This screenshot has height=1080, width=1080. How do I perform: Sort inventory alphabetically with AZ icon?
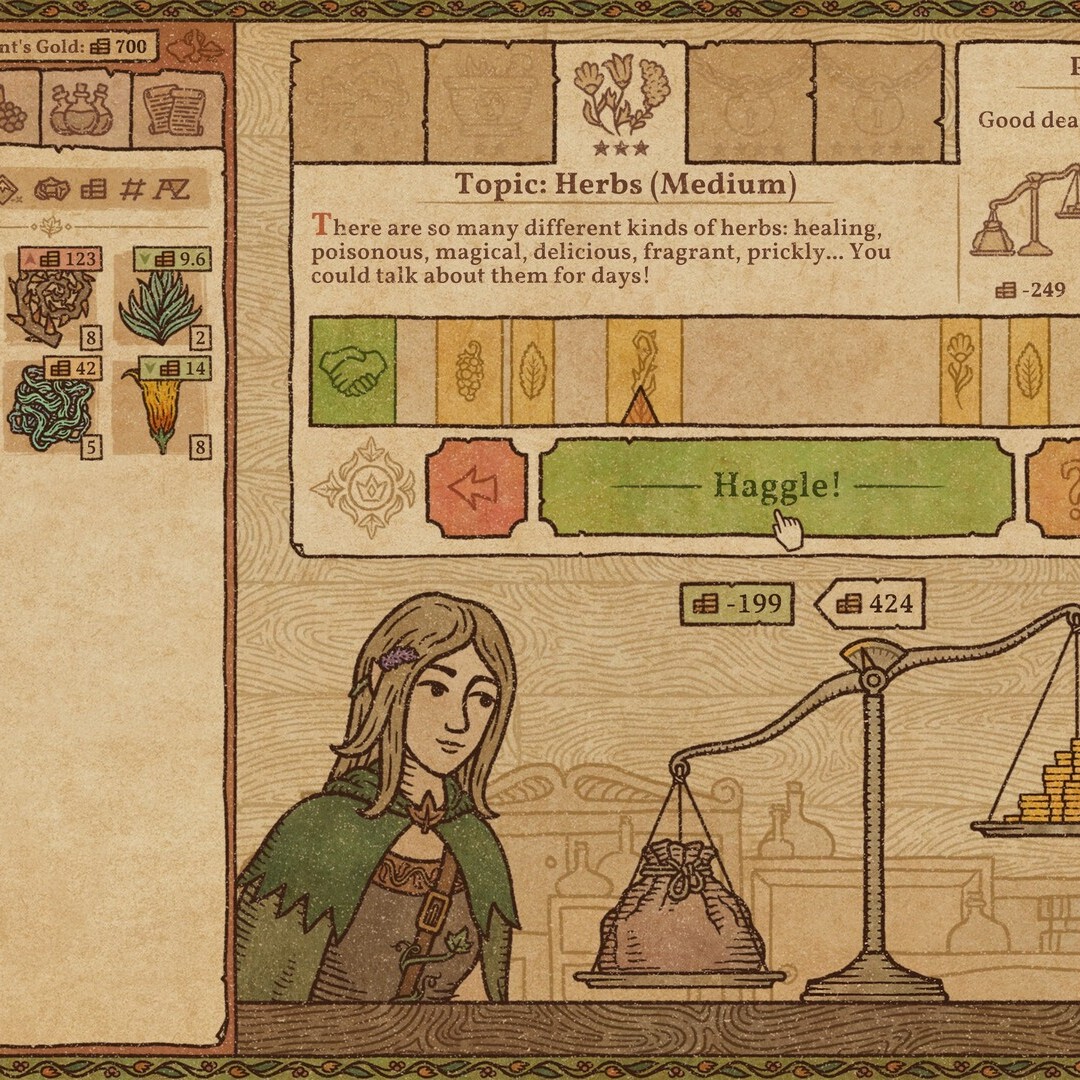170,188
